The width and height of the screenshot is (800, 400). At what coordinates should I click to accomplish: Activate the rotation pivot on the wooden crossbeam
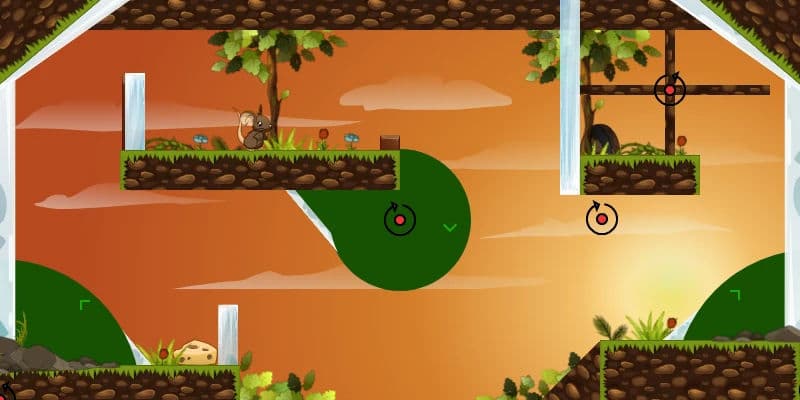click(670, 90)
